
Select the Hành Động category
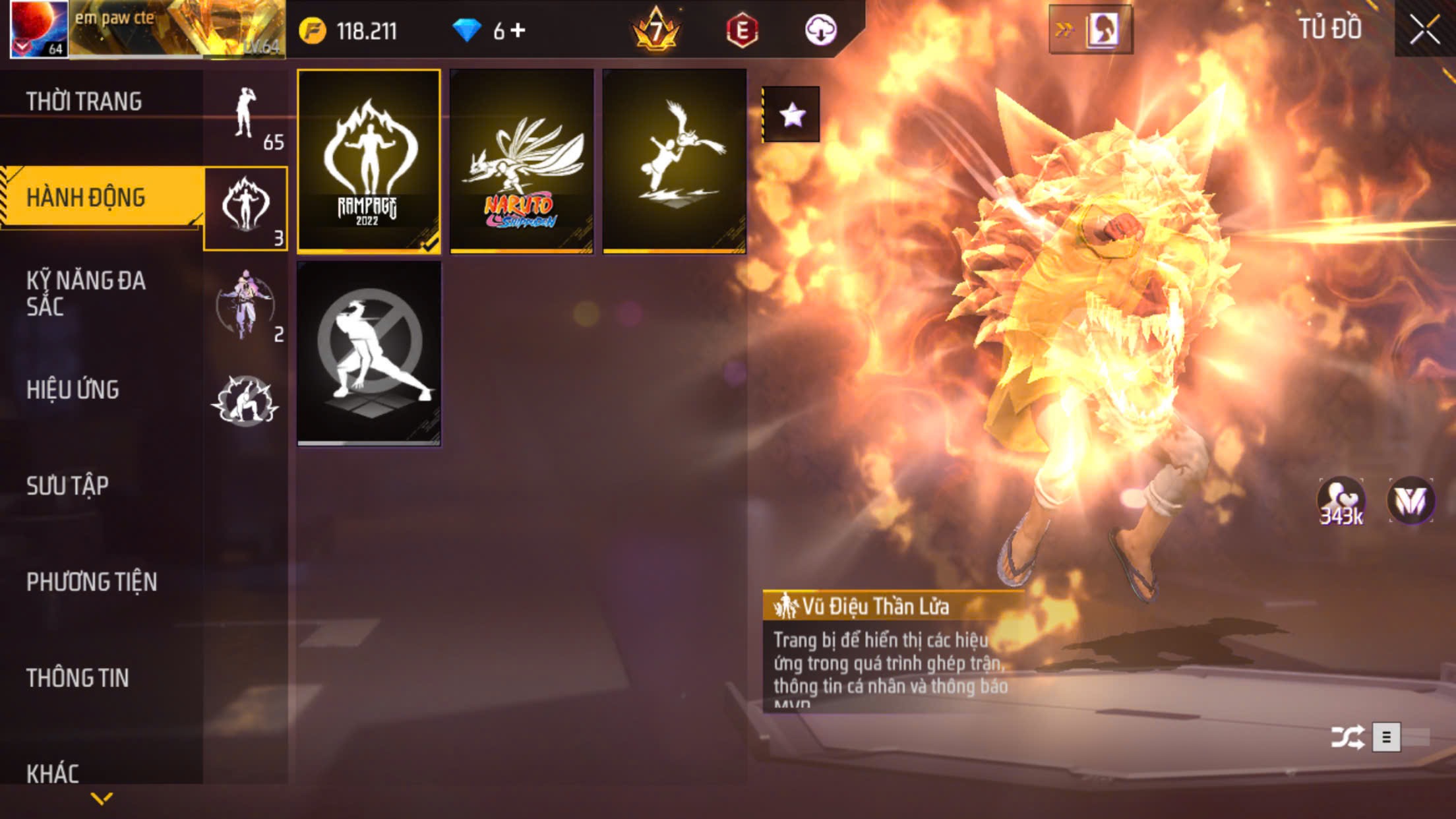pos(86,198)
